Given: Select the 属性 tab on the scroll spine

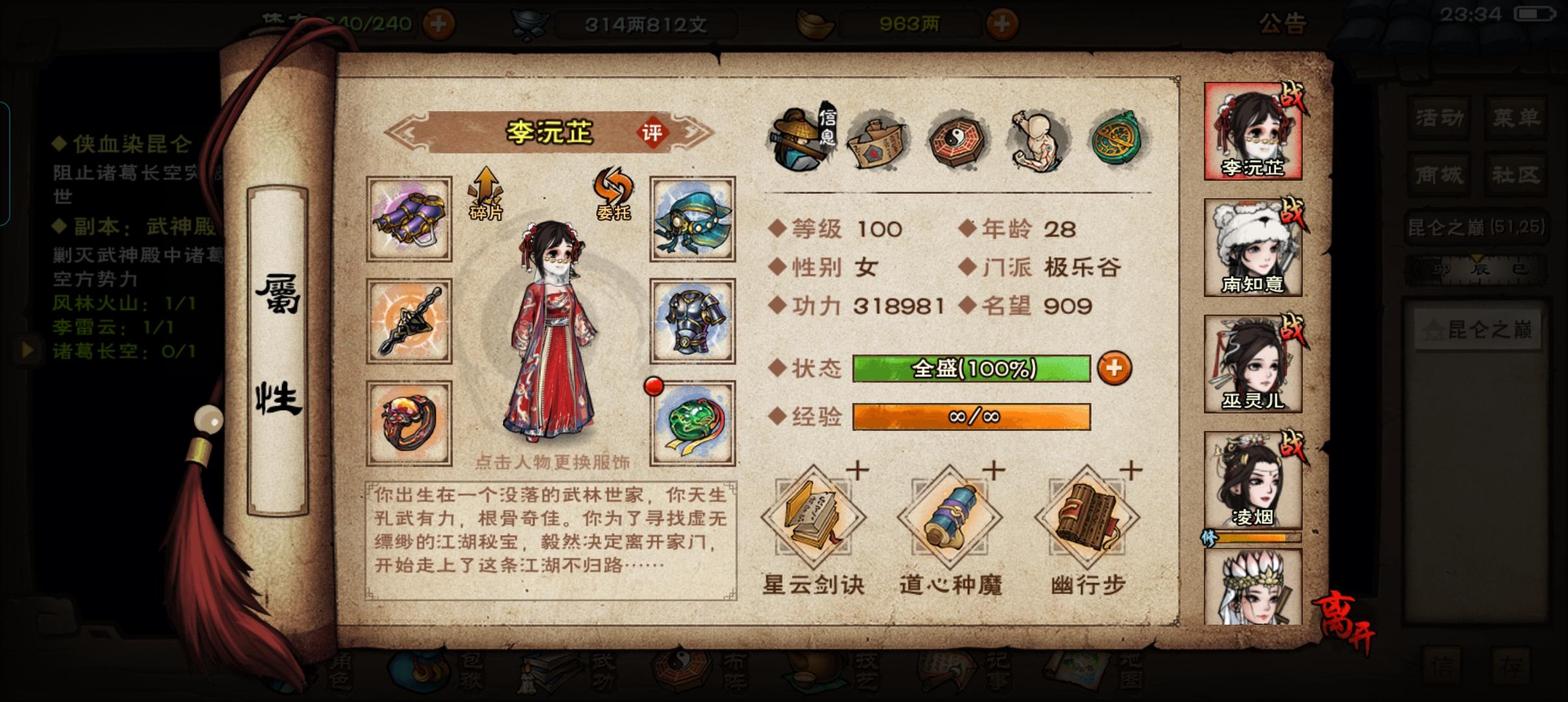Looking at the screenshot, I should pyautogui.click(x=278, y=344).
